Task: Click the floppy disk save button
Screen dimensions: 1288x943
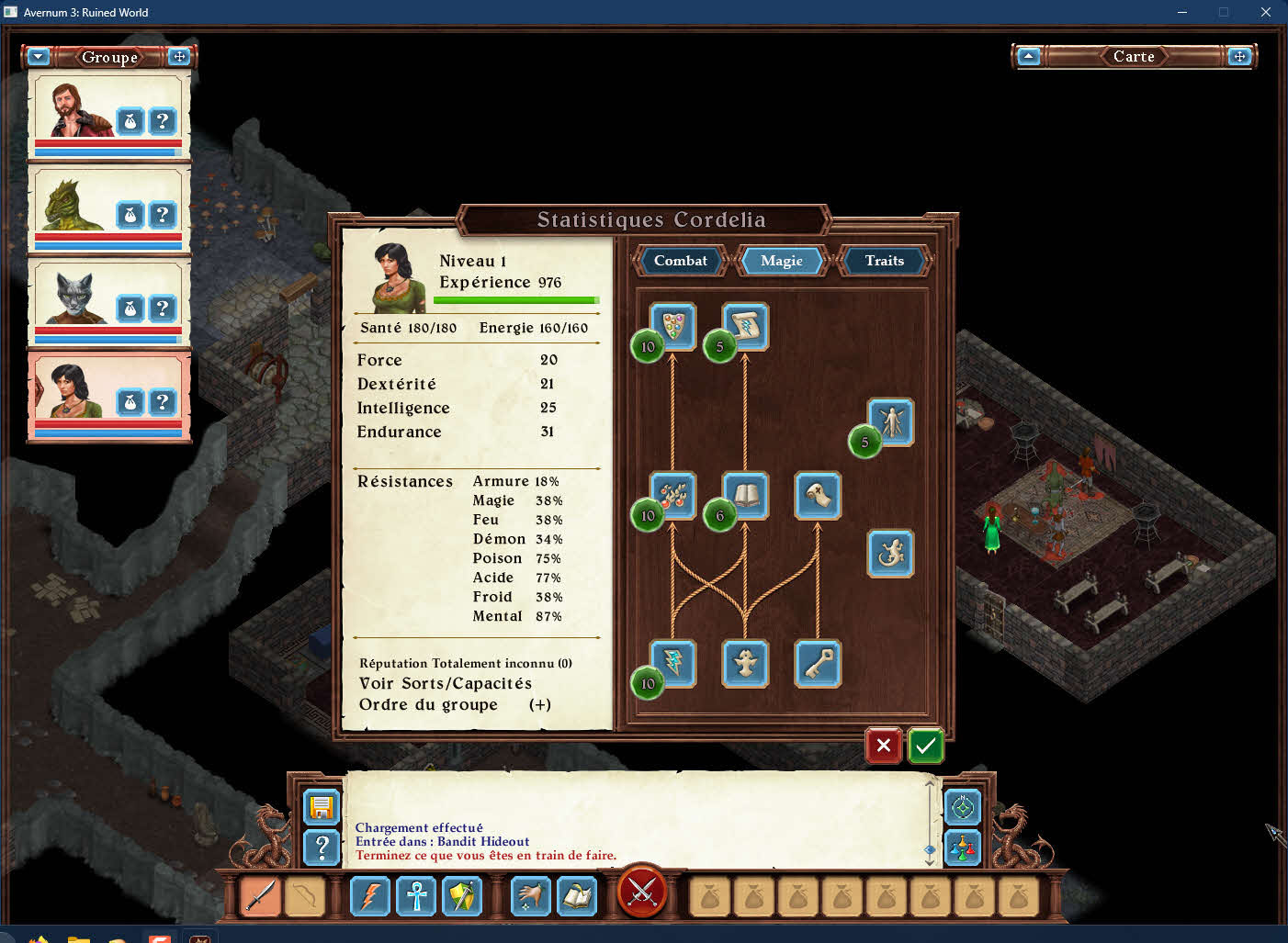Action: 322,808
